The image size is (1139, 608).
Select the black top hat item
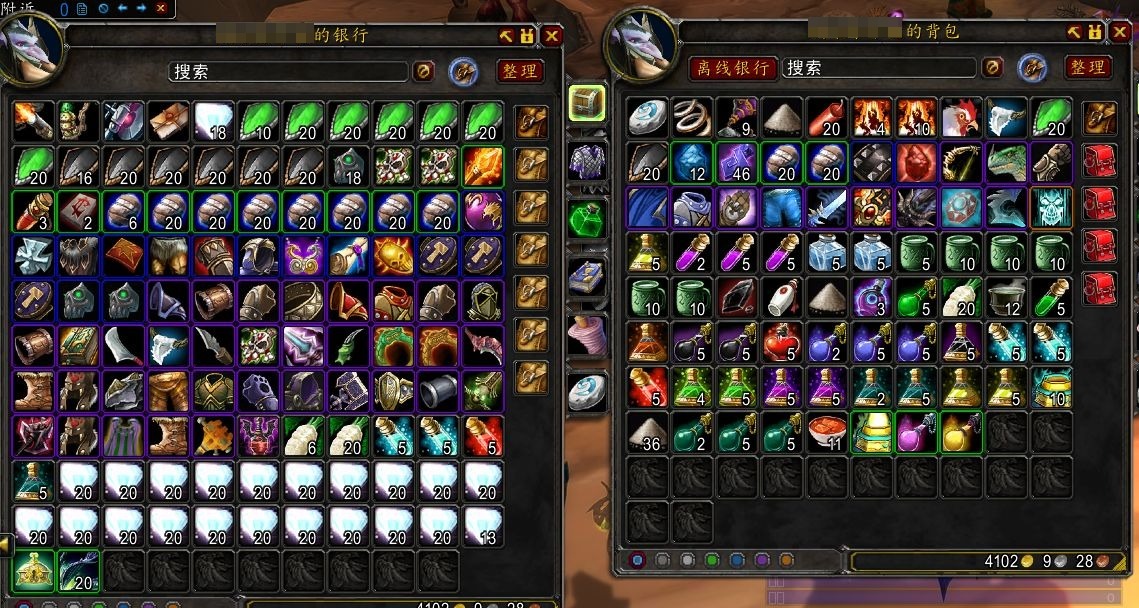click(439, 391)
